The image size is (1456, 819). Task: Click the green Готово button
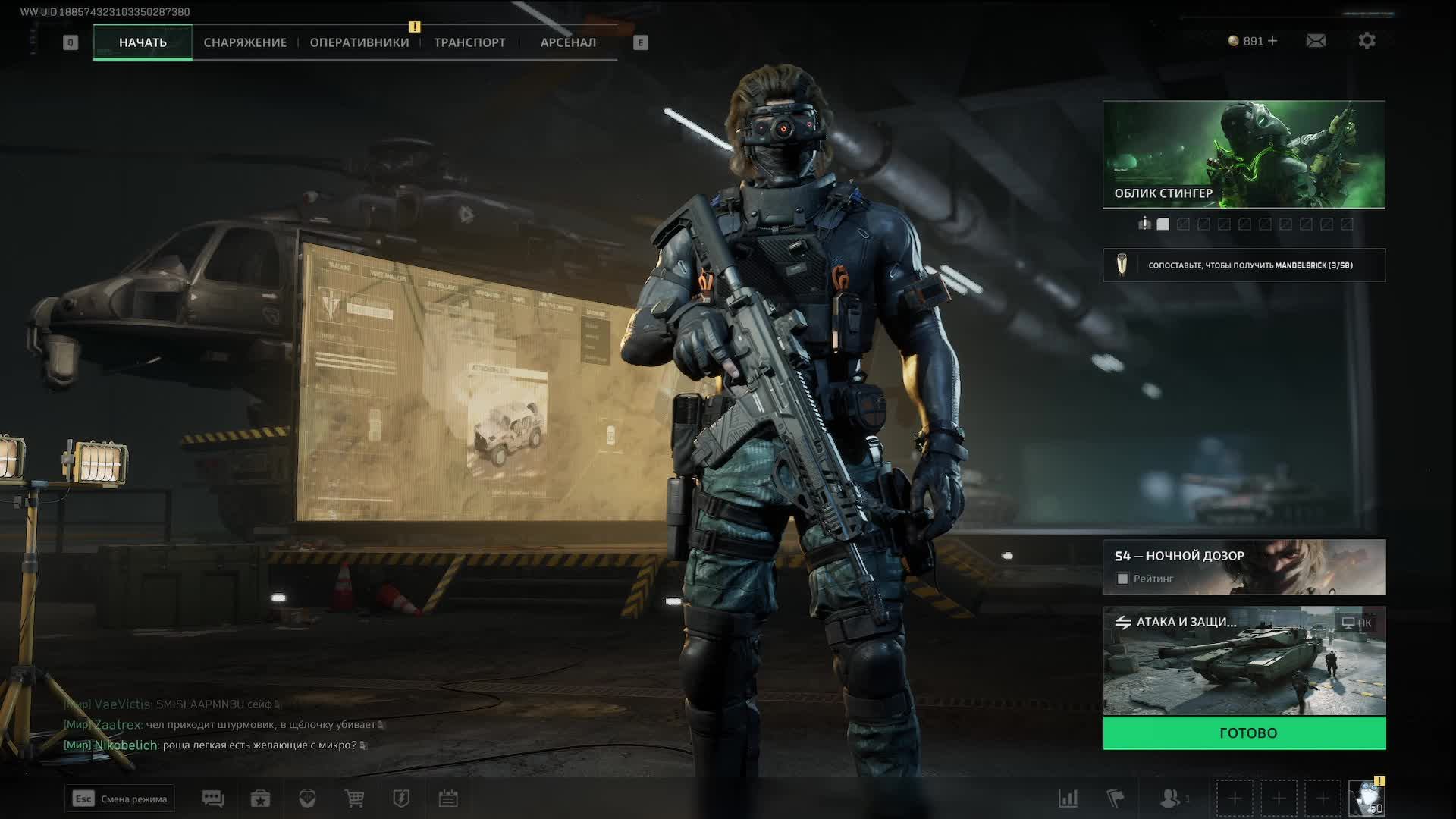click(x=1244, y=733)
